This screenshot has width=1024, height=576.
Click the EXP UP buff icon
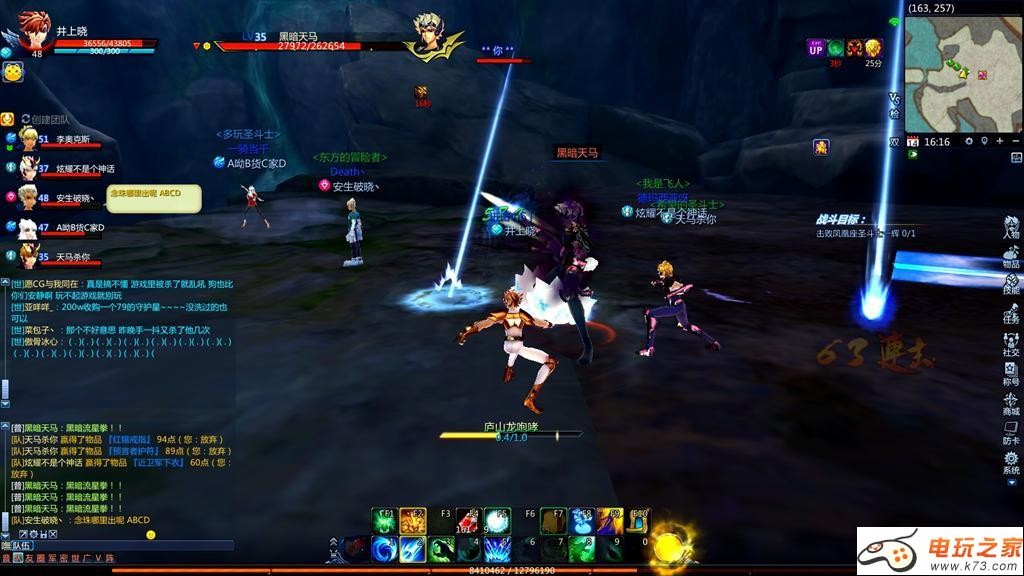[x=816, y=48]
